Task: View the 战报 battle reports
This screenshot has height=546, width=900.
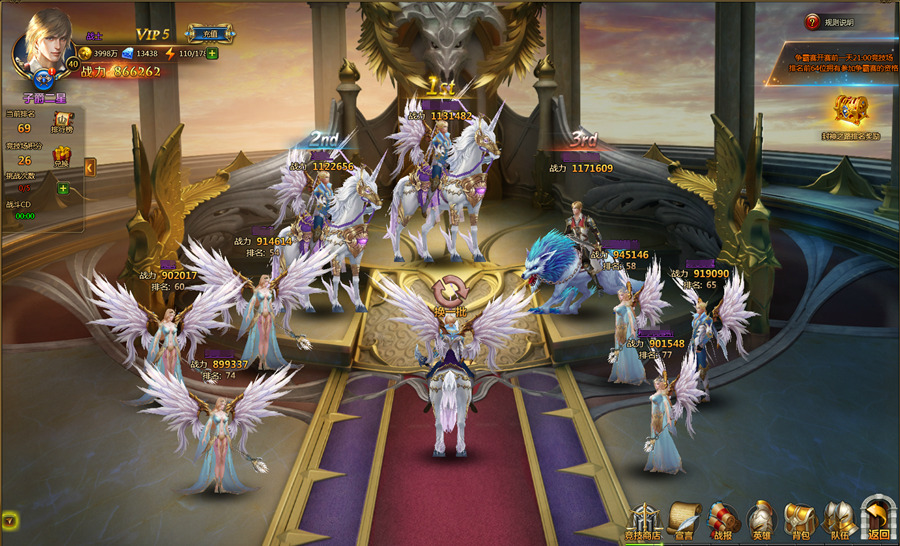Action: click(724, 520)
